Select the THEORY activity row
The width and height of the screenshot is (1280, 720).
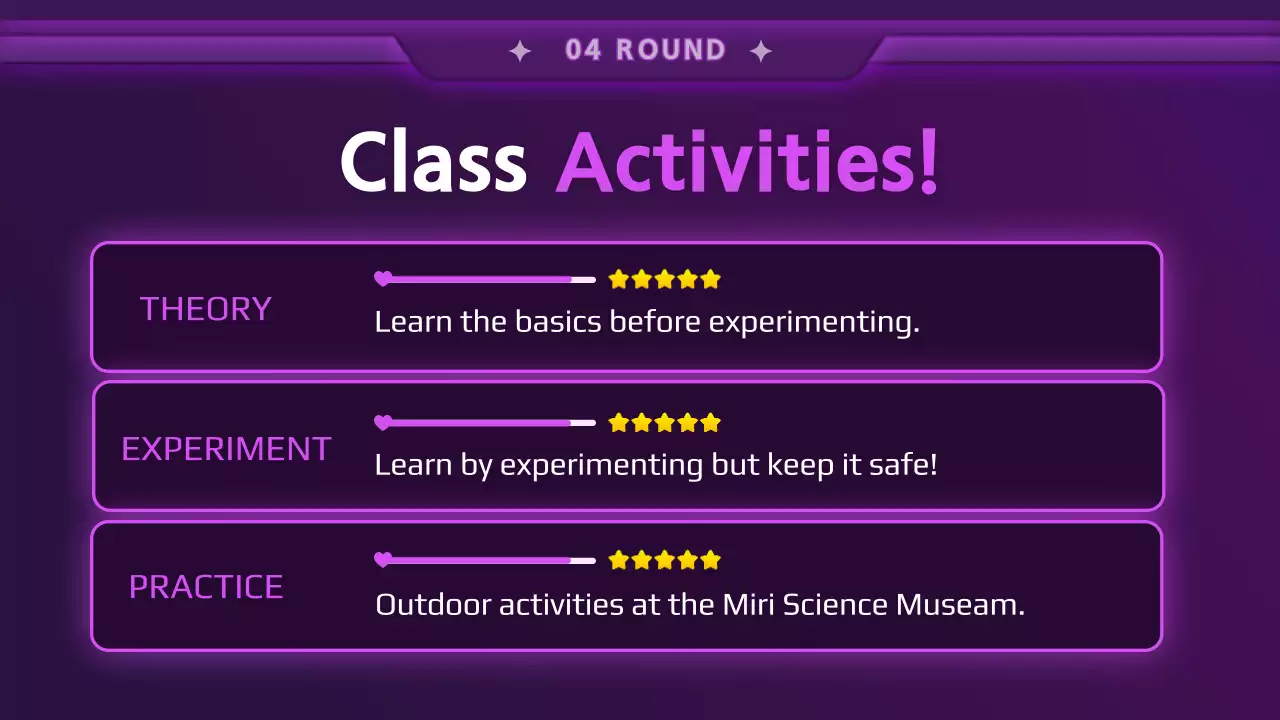pos(626,307)
